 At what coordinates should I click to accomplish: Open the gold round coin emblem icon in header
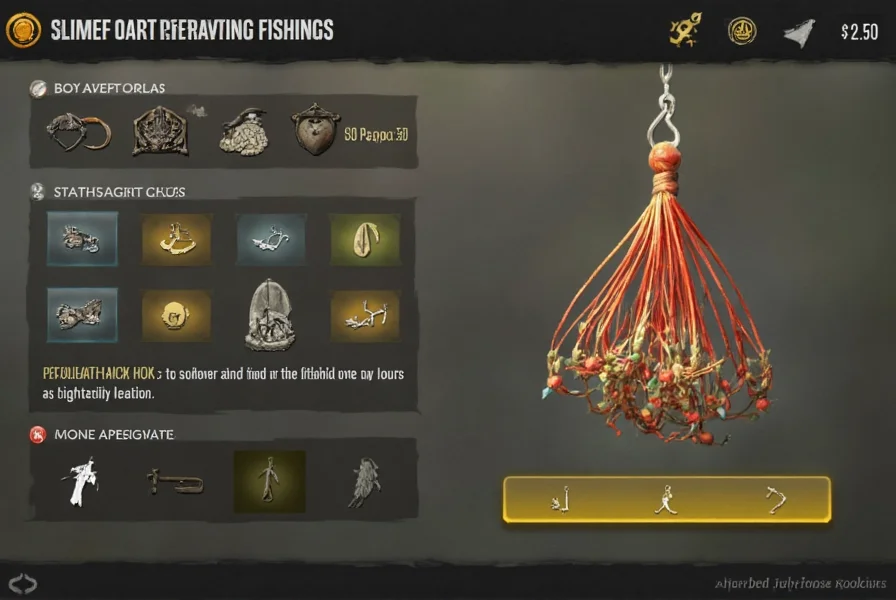click(741, 31)
